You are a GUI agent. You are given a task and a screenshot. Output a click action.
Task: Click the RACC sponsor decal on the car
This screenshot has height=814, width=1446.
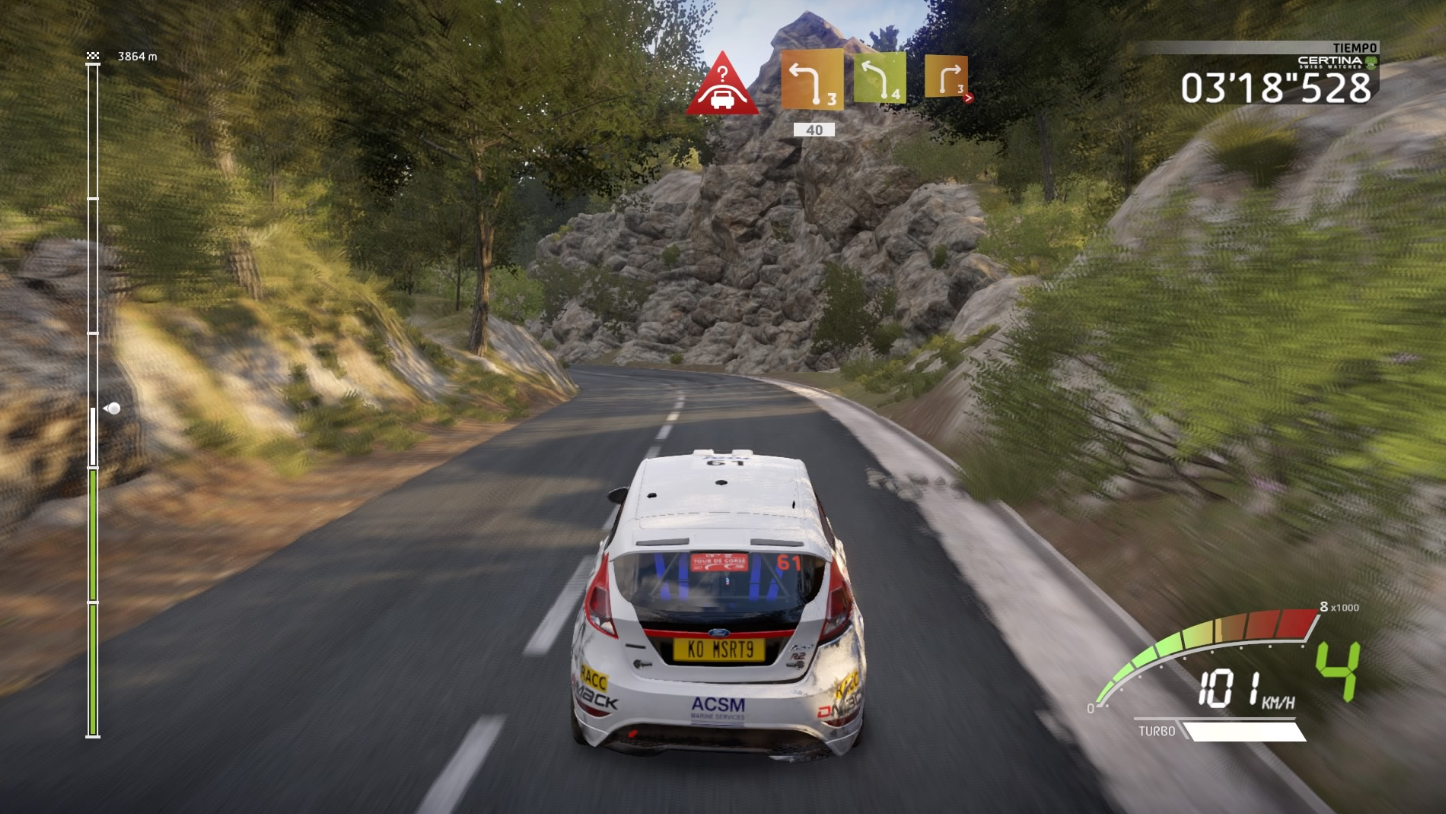[x=593, y=678]
